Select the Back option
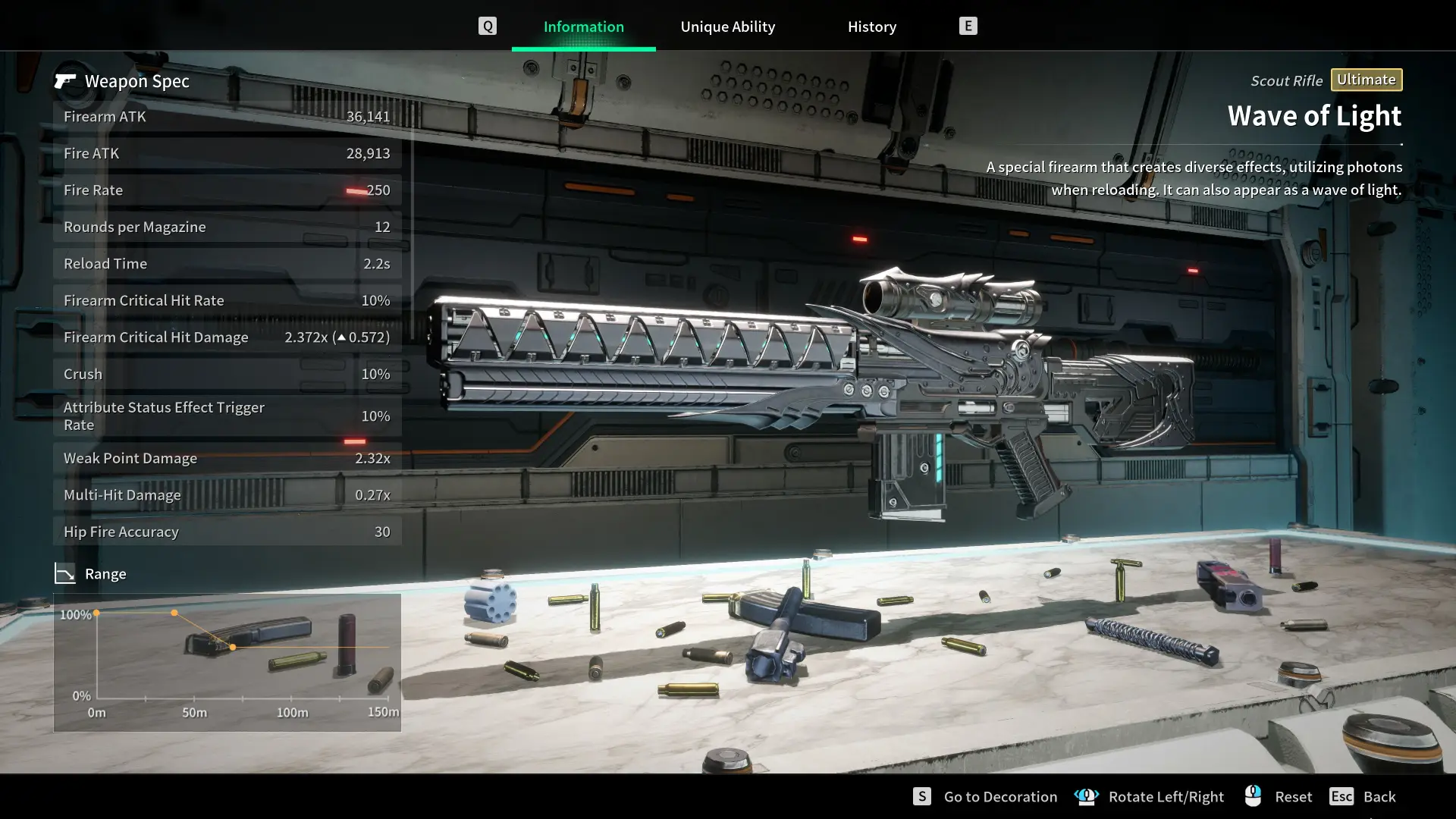Image resolution: width=1456 pixels, height=819 pixels. point(1378,796)
